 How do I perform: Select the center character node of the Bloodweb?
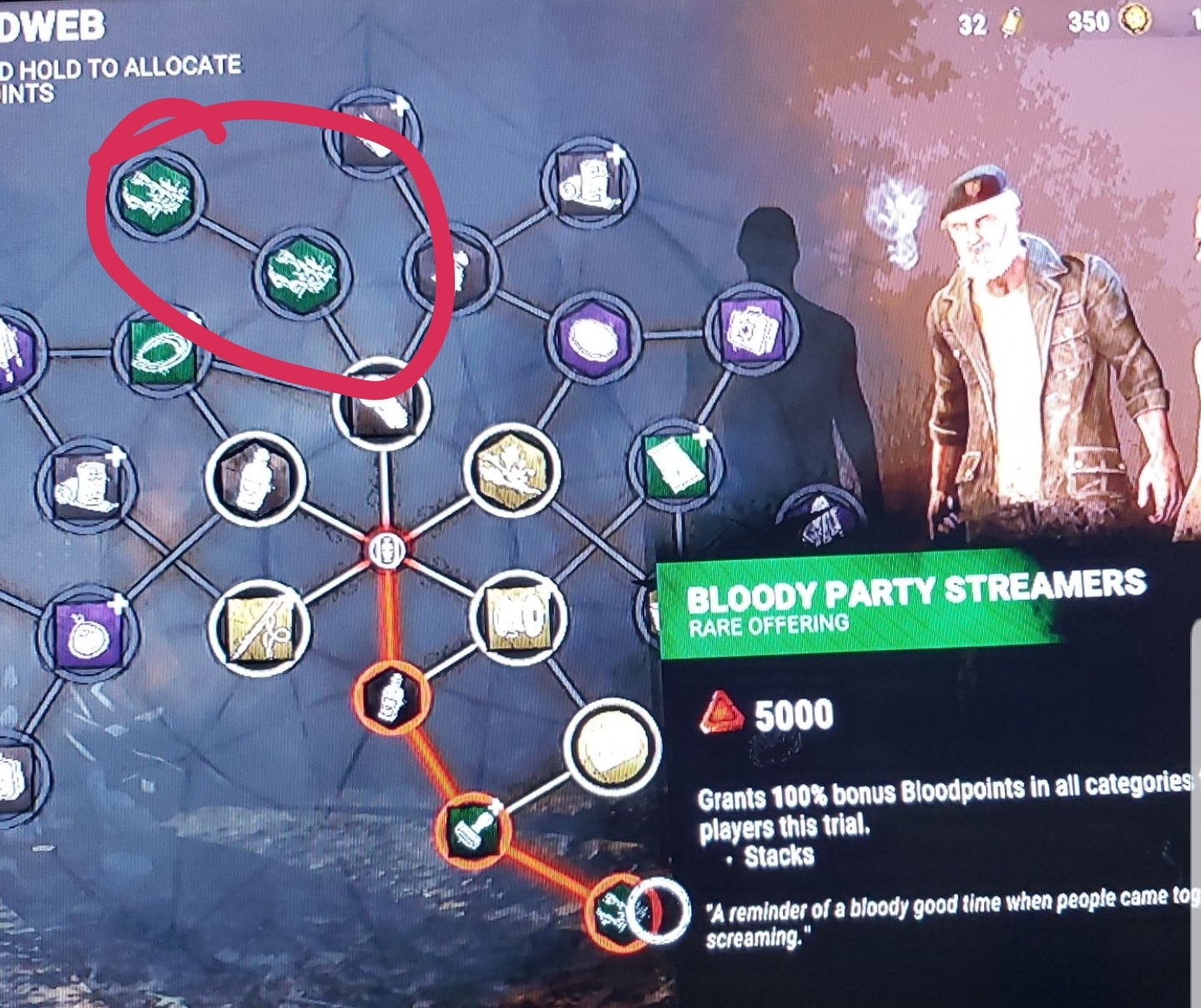(x=388, y=547)
